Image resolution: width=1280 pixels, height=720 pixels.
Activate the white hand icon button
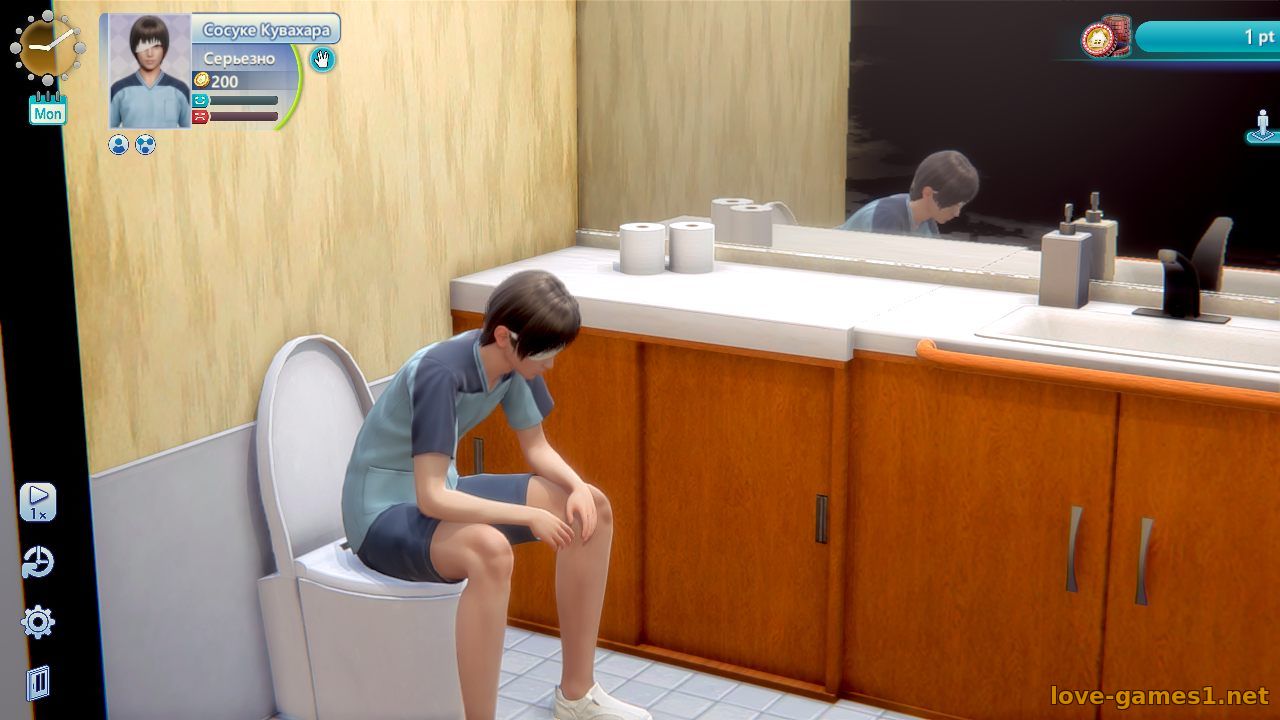(x=322, y=59)
